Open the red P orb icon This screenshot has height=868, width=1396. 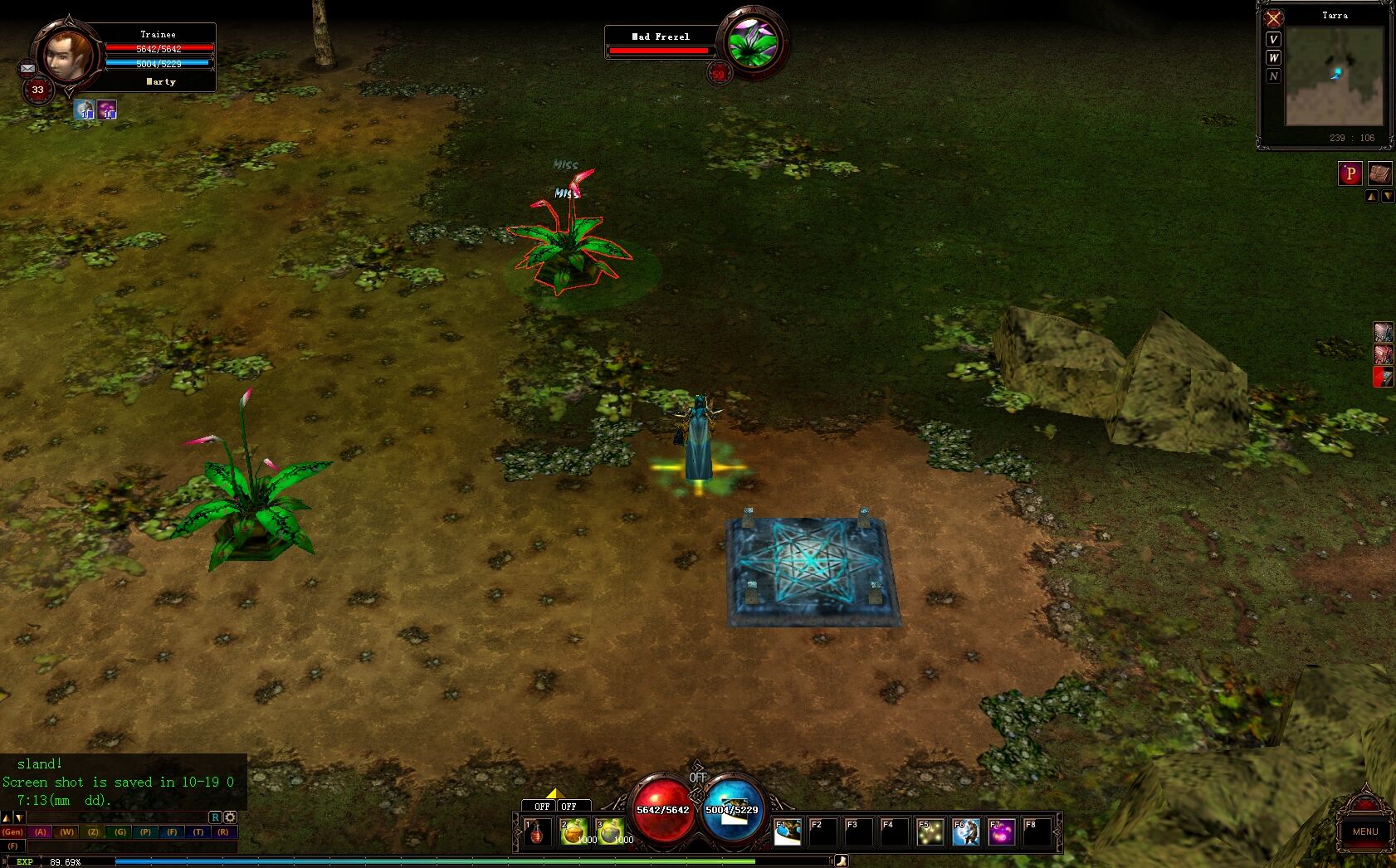(x=1350, y=173)
